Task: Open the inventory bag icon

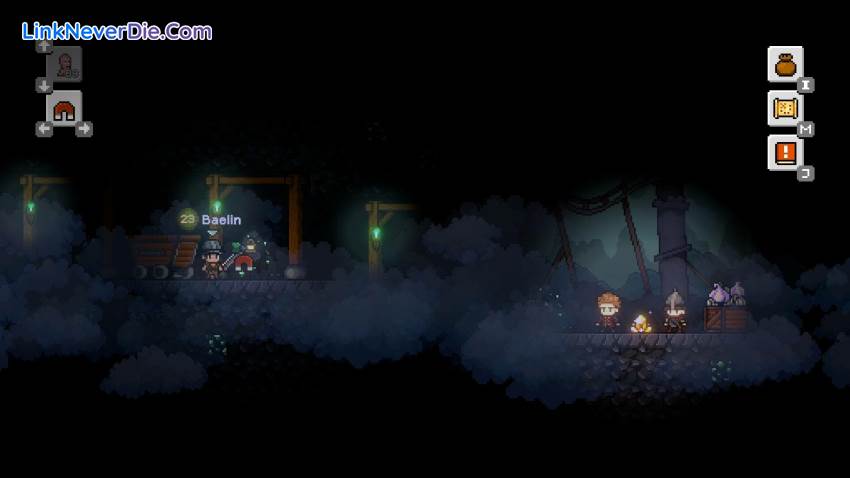Action: tap(785, 64)
